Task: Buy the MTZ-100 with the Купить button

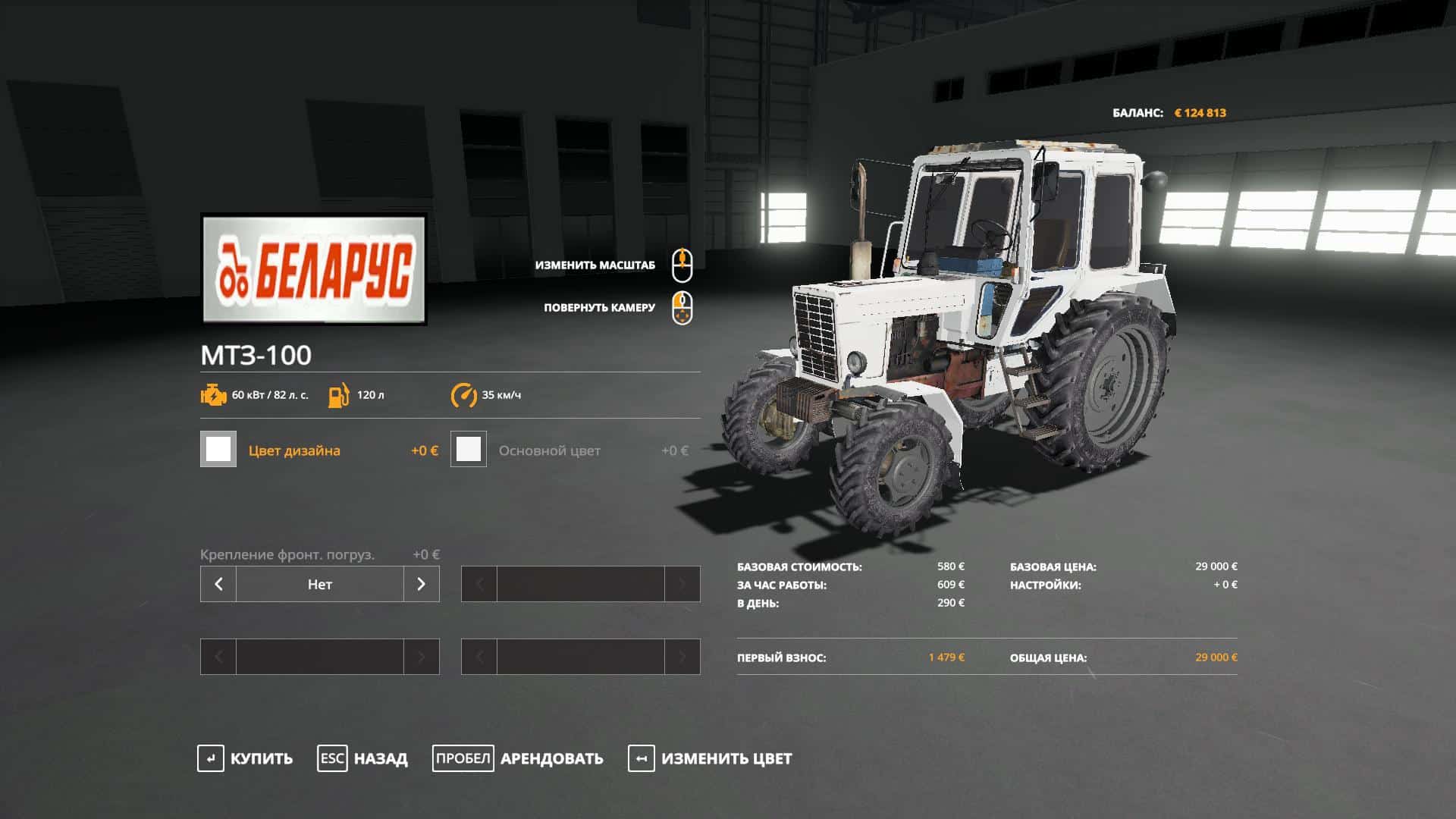Action: [245, 758]
